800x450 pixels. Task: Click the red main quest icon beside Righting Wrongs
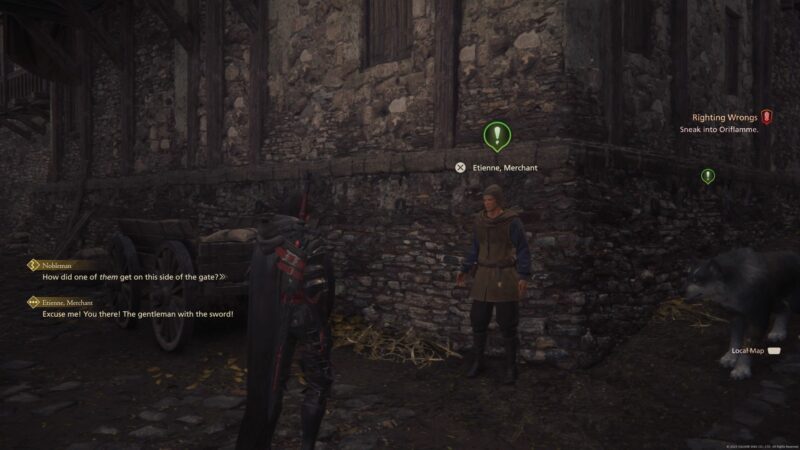pyautogui.click(x=766, y=117)
